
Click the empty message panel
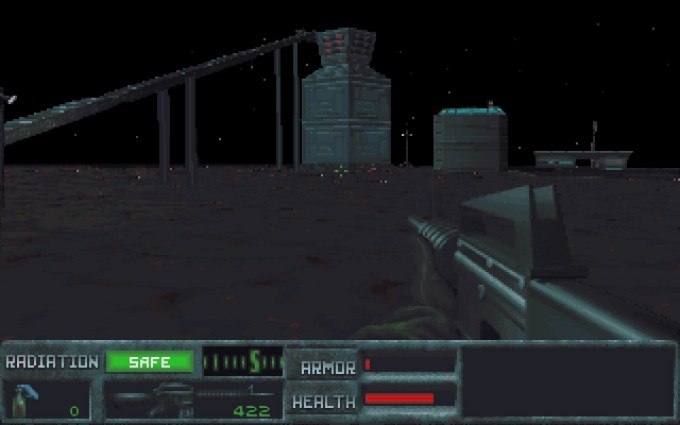(567, 381)
